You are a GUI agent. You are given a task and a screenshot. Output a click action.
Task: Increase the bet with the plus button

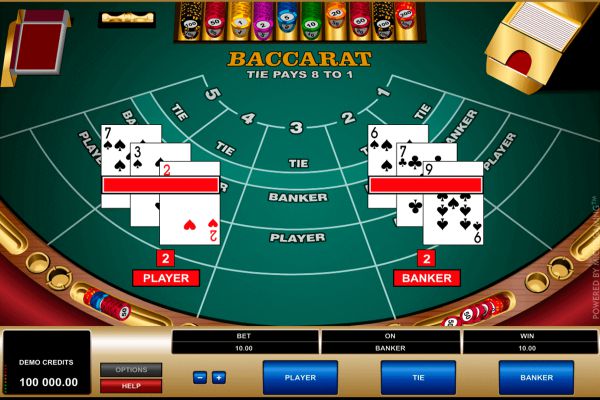219,377
